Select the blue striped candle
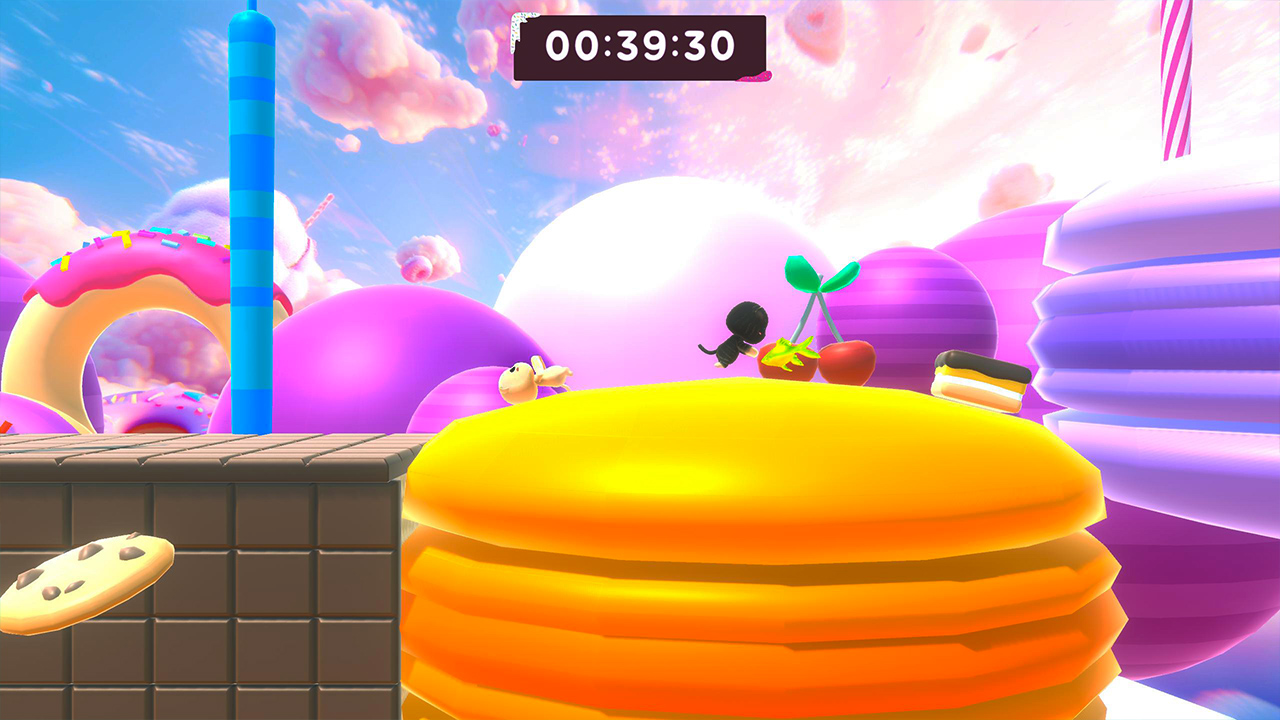 (250, 220)
